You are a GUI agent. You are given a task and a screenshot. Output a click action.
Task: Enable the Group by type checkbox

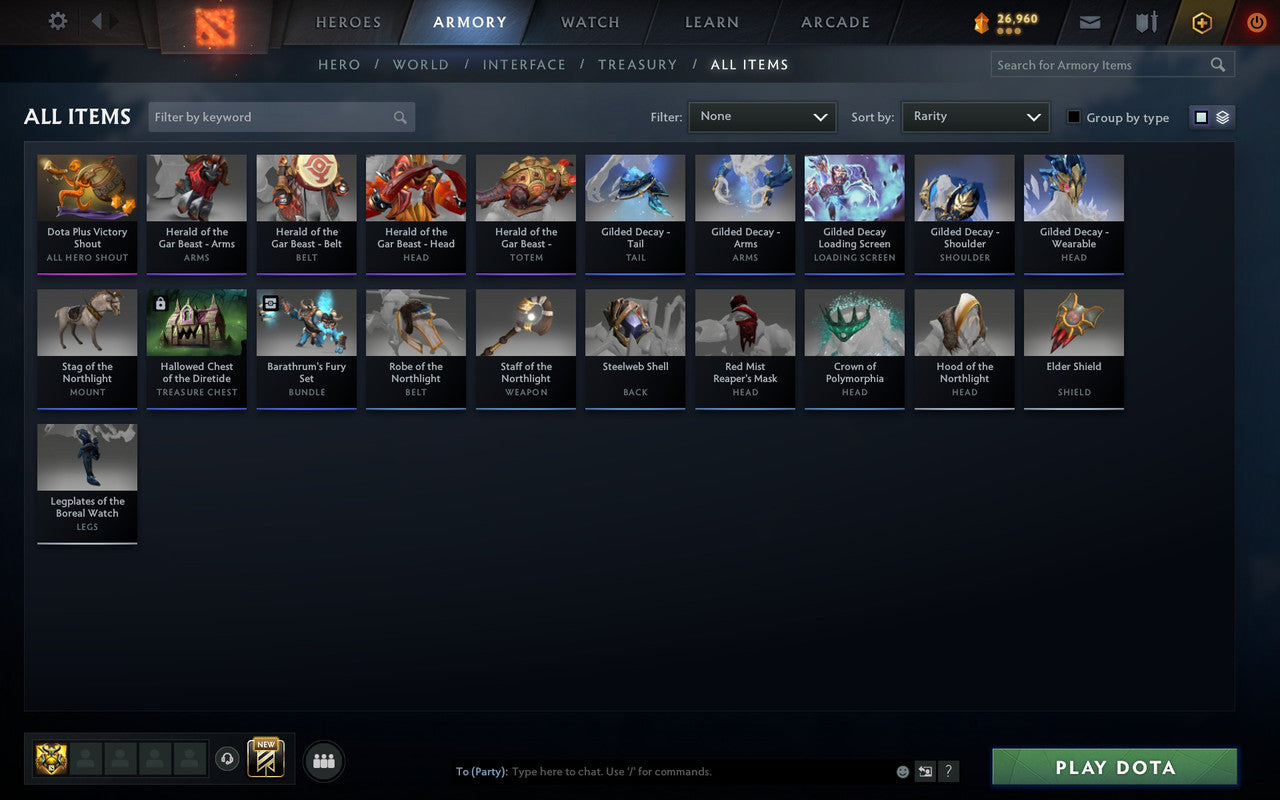pyautogui.click(x=1073, y=117)
